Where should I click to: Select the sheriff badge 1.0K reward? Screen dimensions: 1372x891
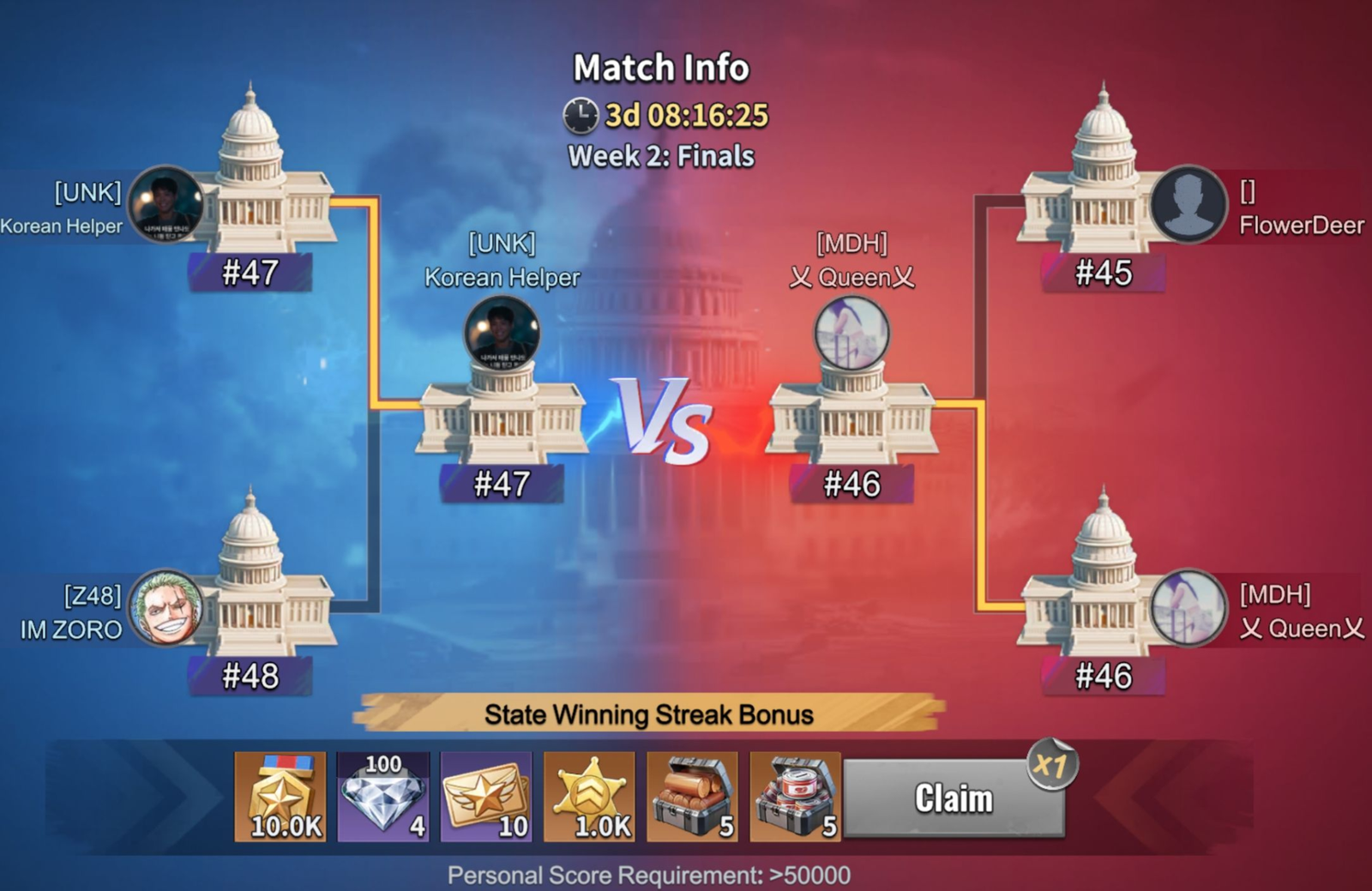589,798
